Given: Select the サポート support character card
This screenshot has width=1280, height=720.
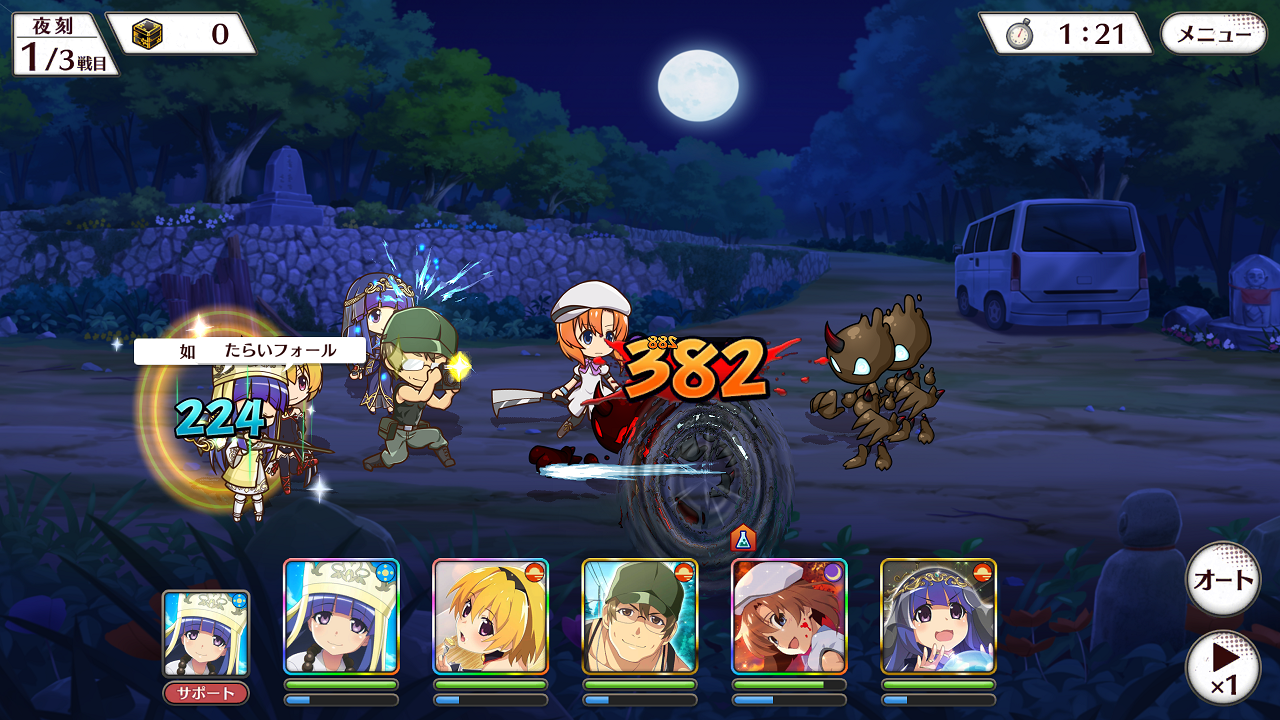Looking at the screenshot, I should point(206,634).
